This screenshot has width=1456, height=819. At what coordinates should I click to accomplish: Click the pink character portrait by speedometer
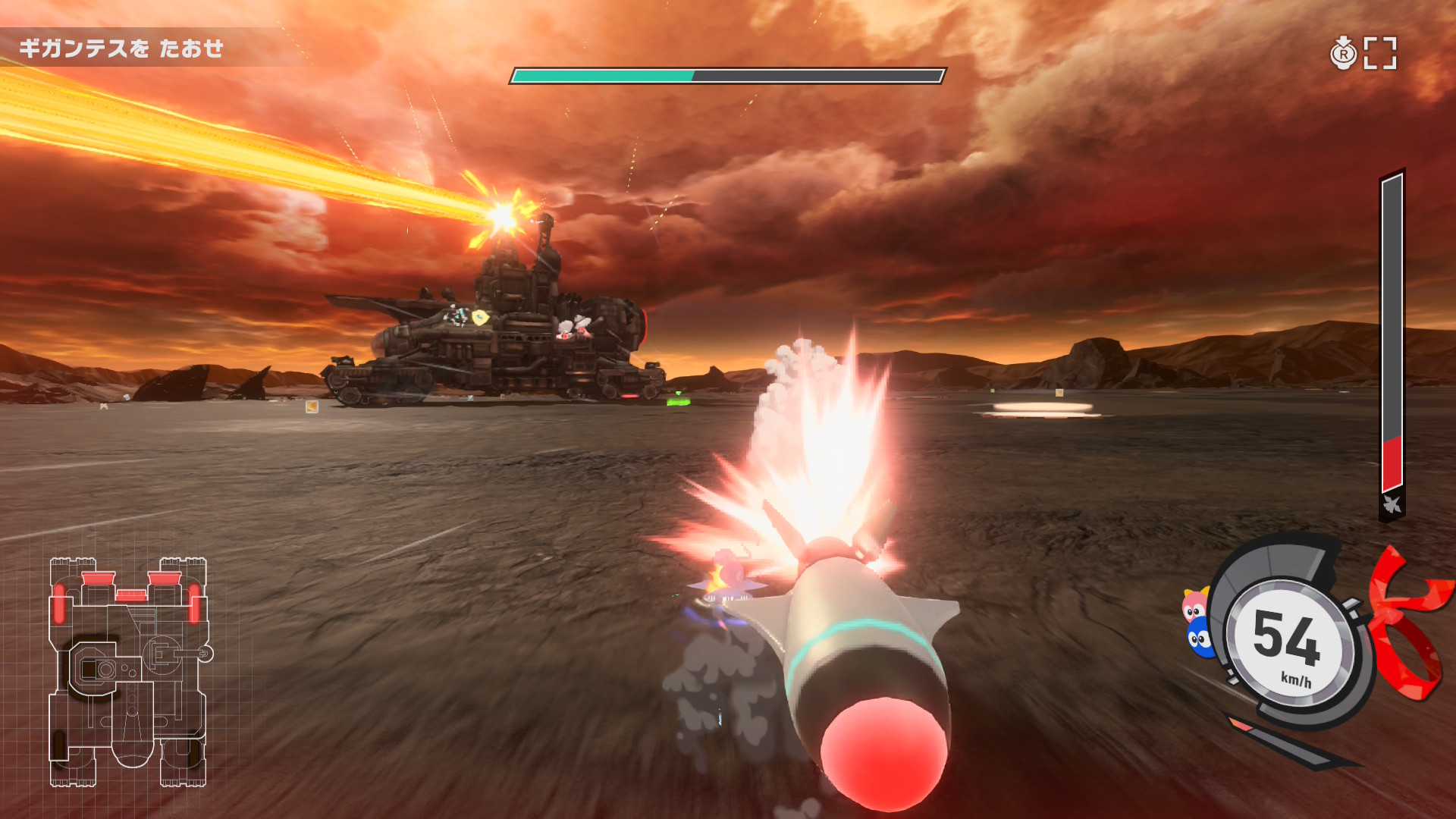(1194, 605)
